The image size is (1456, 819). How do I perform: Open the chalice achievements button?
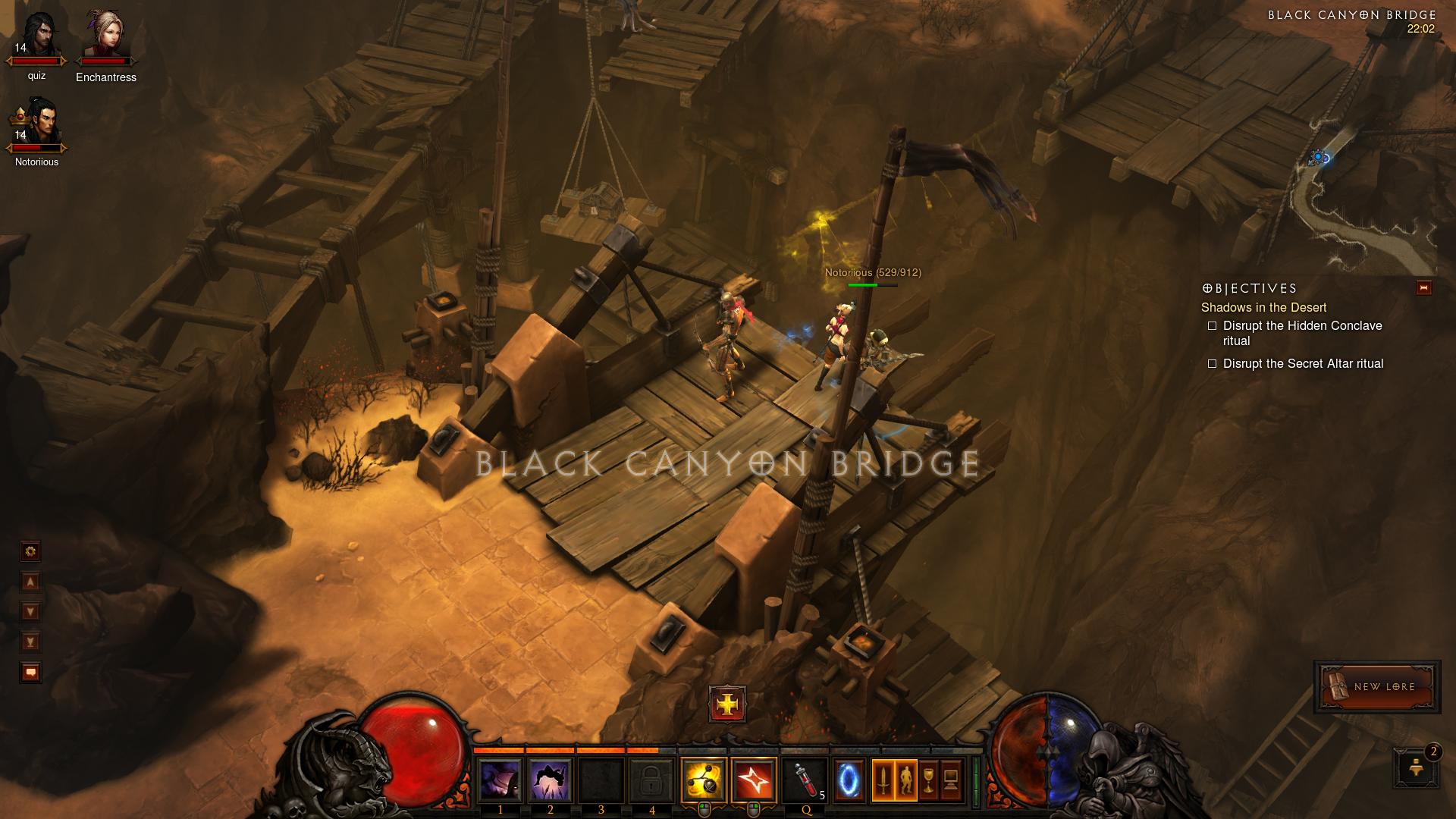[x=928, y=780]
